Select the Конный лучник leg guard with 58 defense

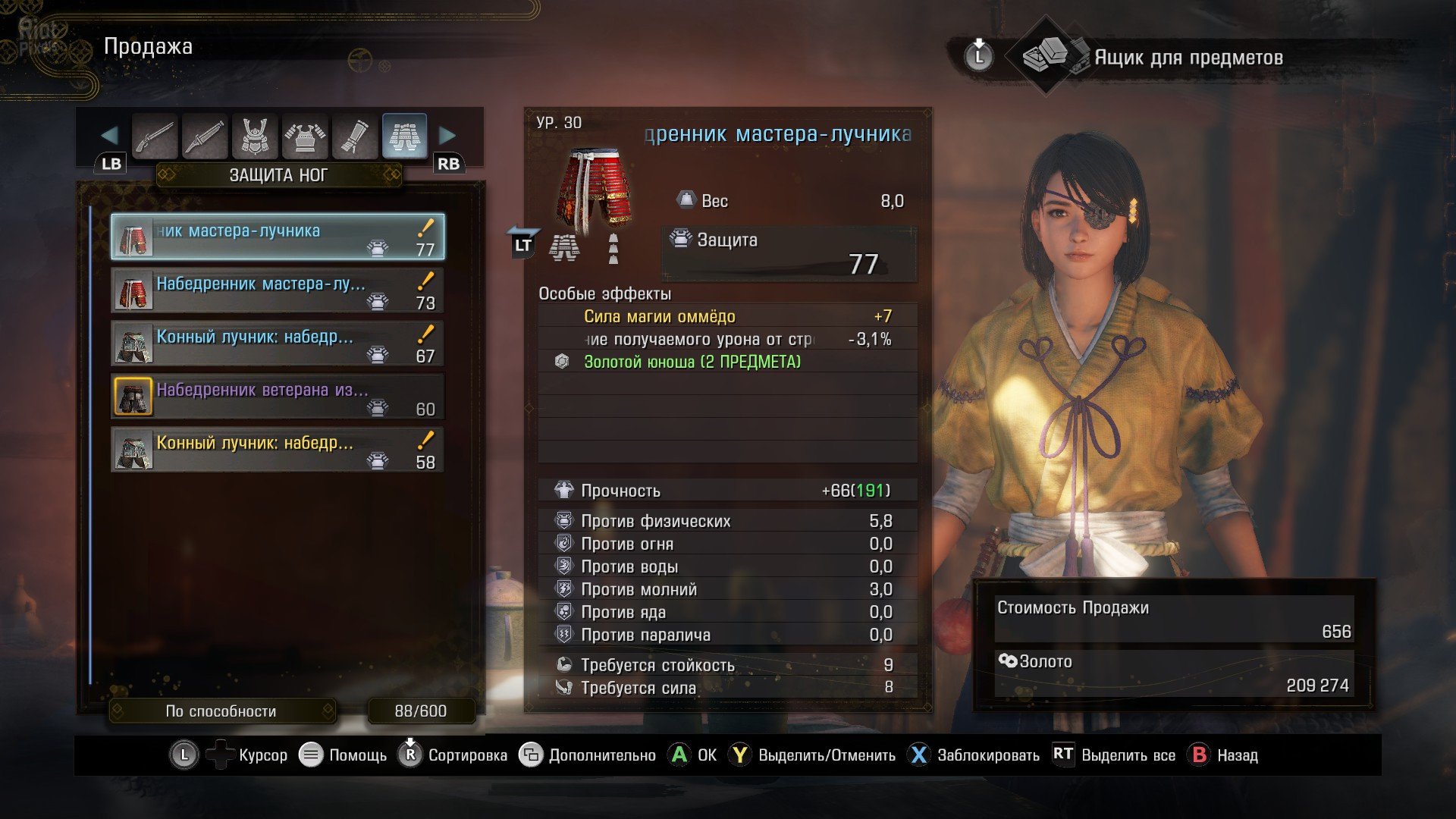pos(278,450)
